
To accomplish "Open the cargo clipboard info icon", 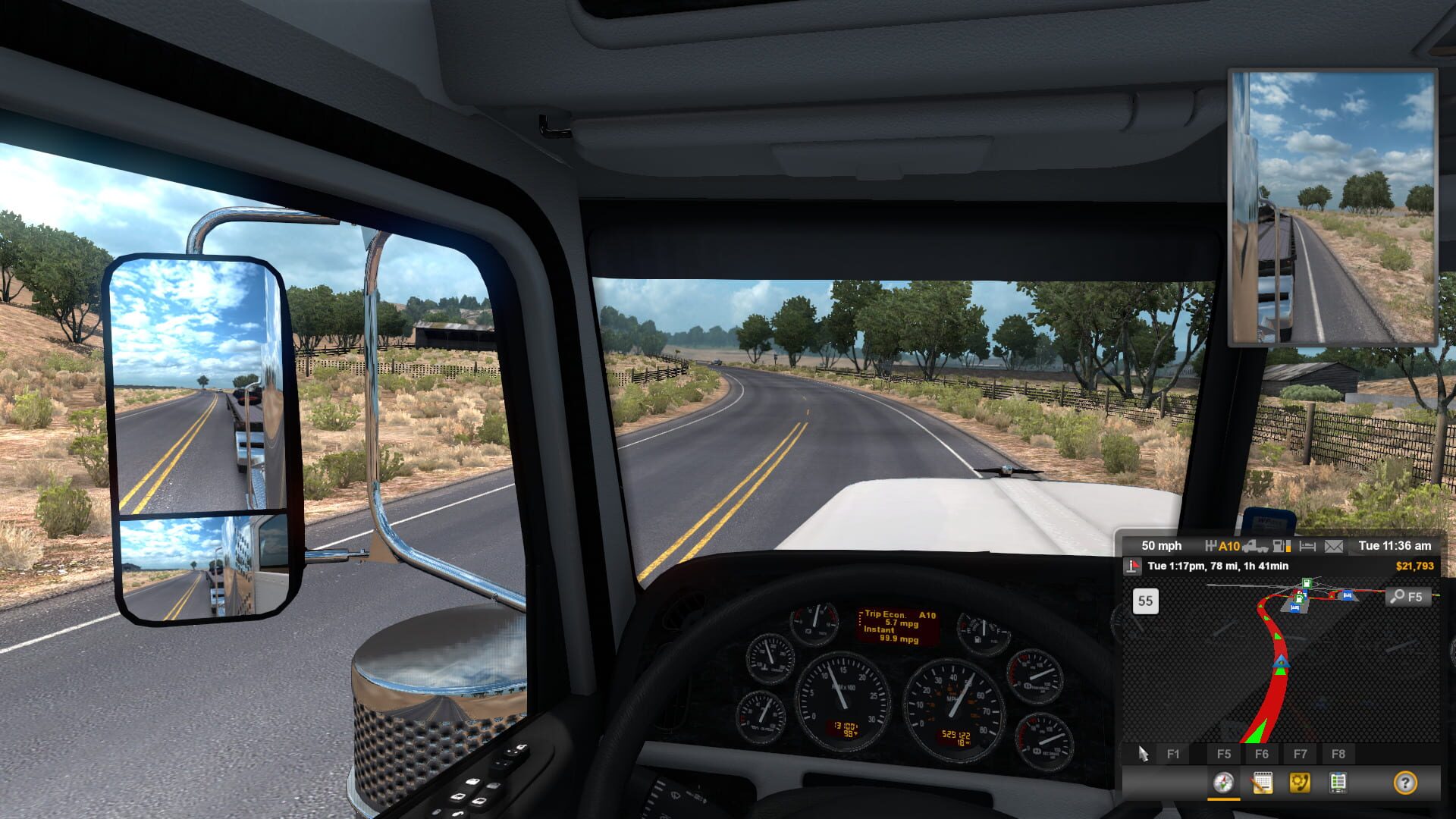I will [x=1338, y=783].
